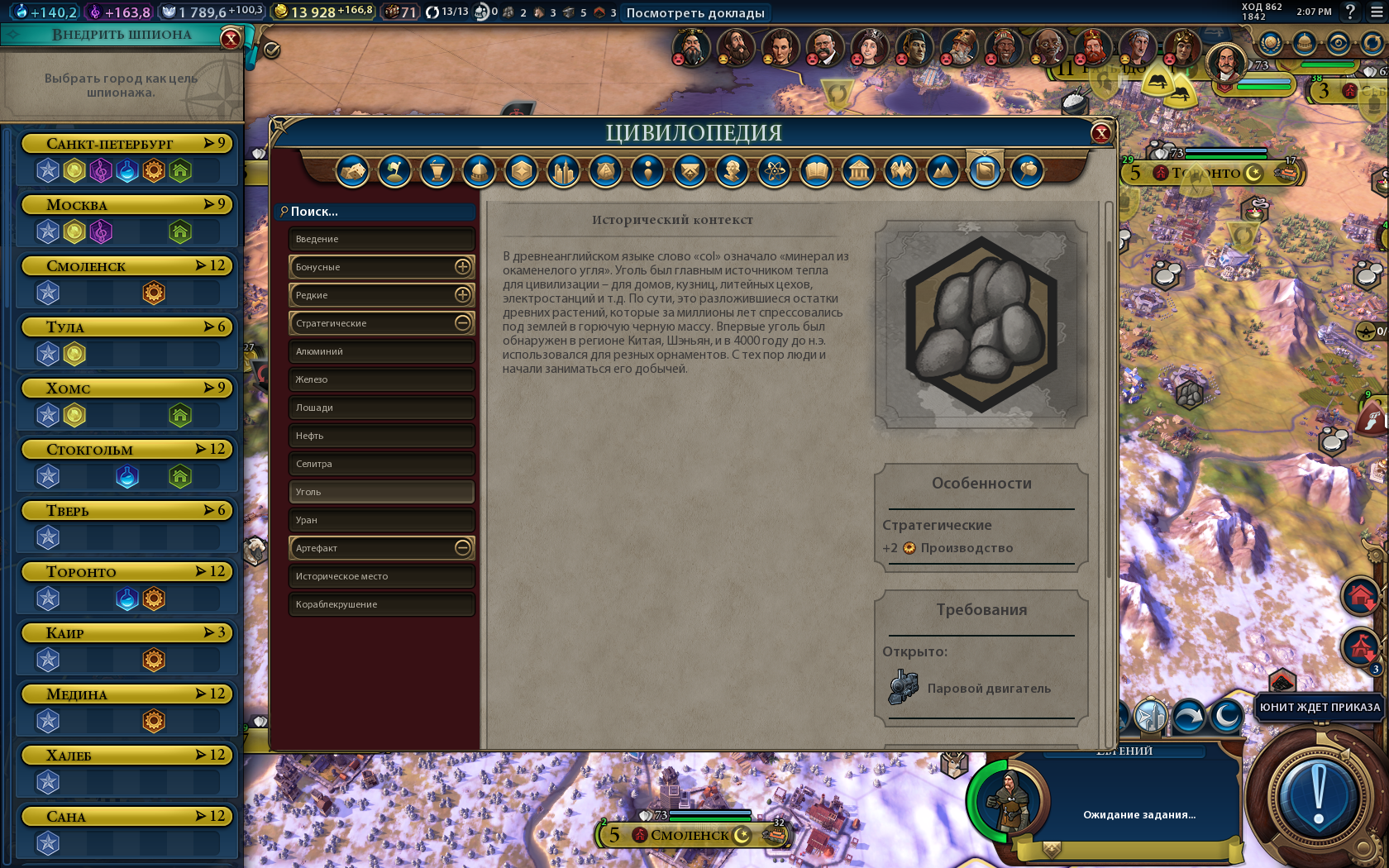Expand the Бонусные resources section
This screenshot has width=1389, height=868.
tap(462, 267)
